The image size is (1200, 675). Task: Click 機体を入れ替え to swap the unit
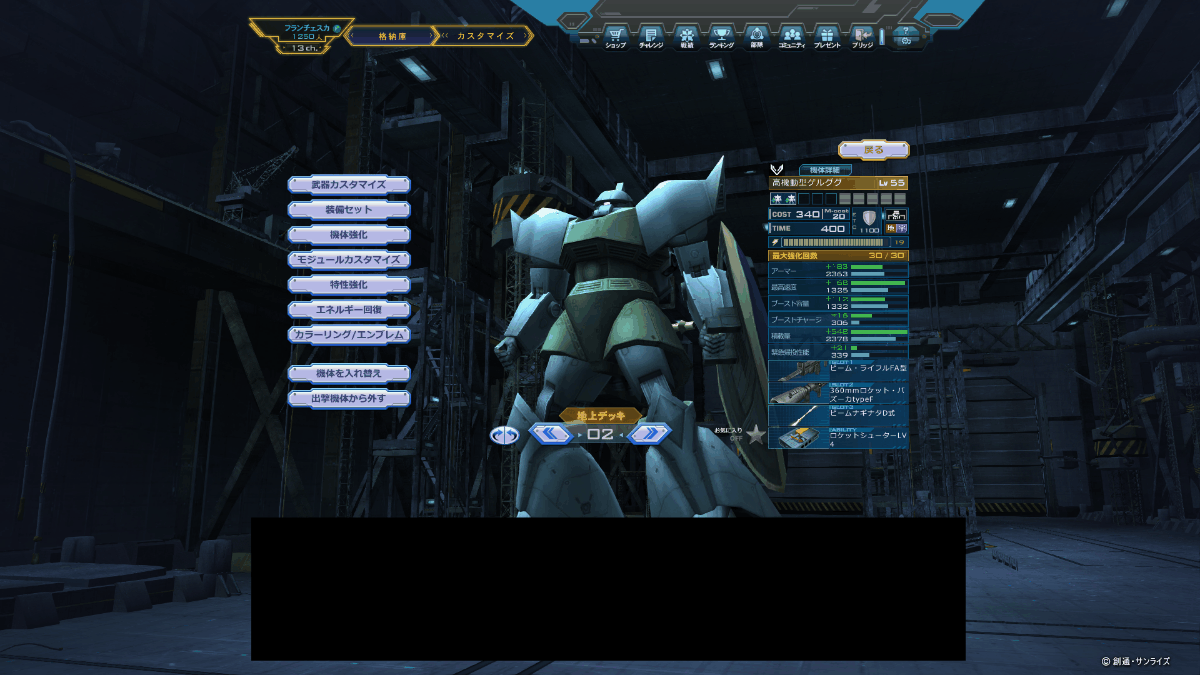pyautogui.click(x=349, y=373)
